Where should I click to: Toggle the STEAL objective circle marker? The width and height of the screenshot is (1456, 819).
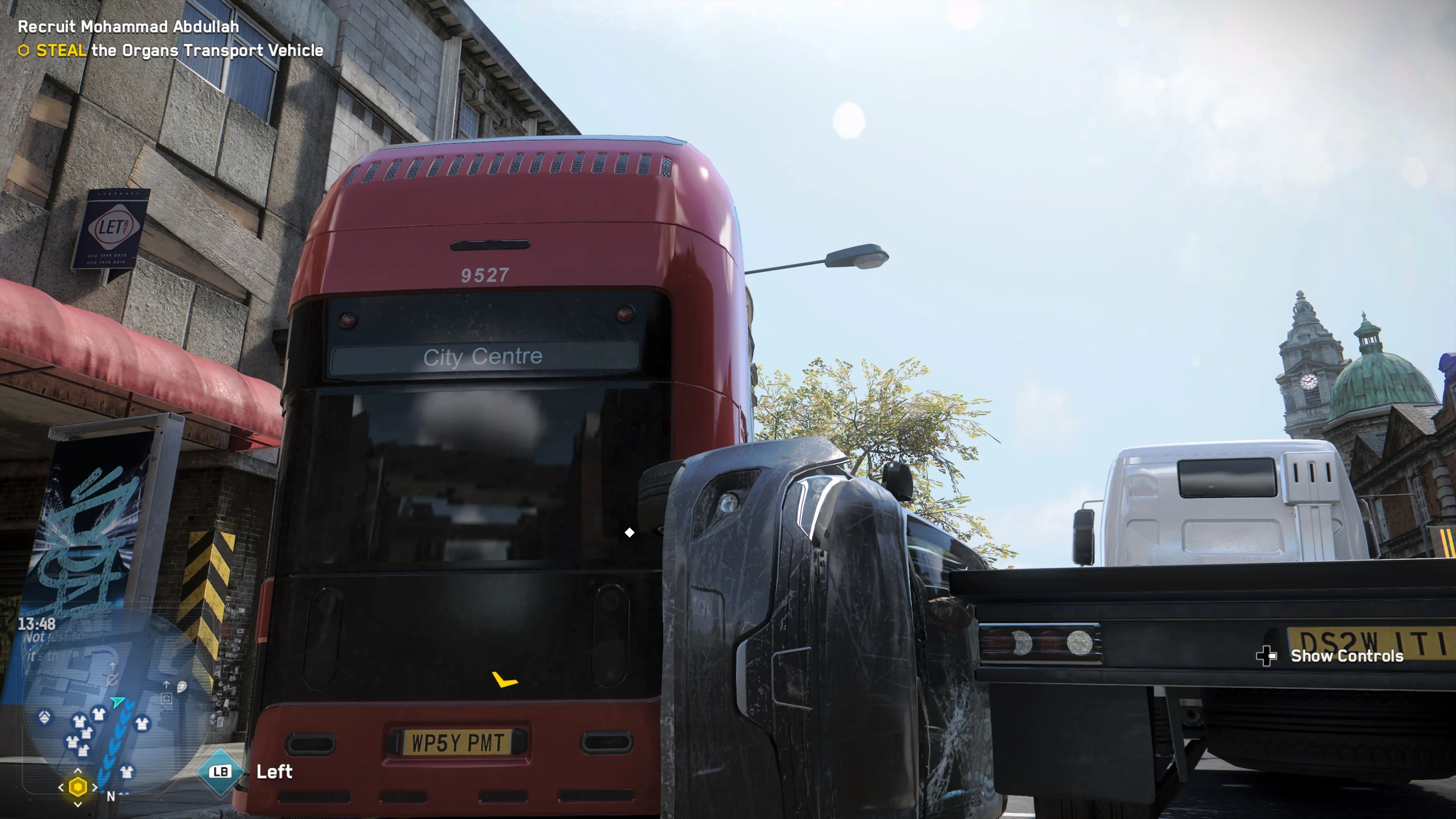(x=25, y=51)
